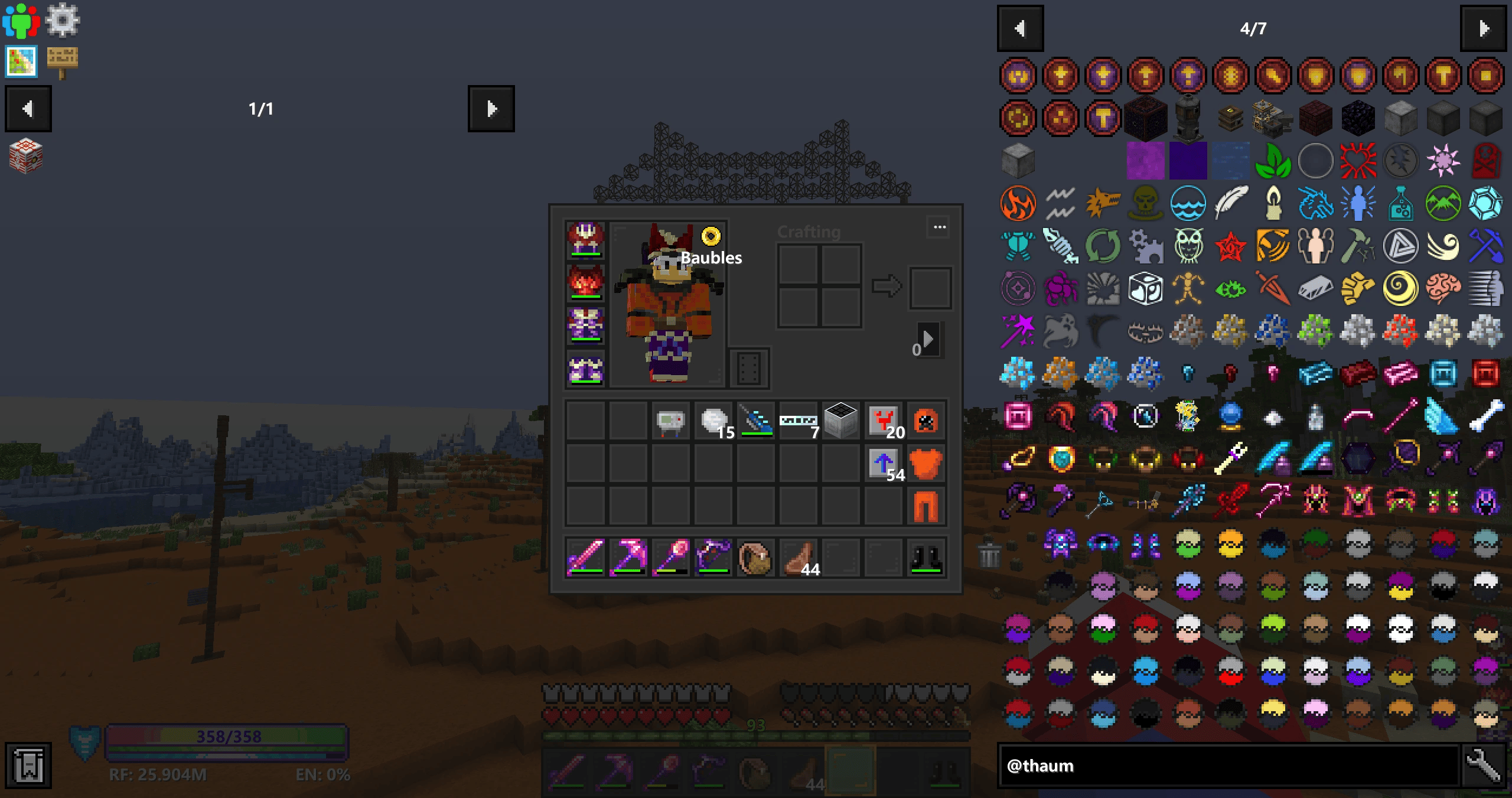Go to the previous JEI item page
The width and height of the screenshot is (1512, 798).
1020,28
